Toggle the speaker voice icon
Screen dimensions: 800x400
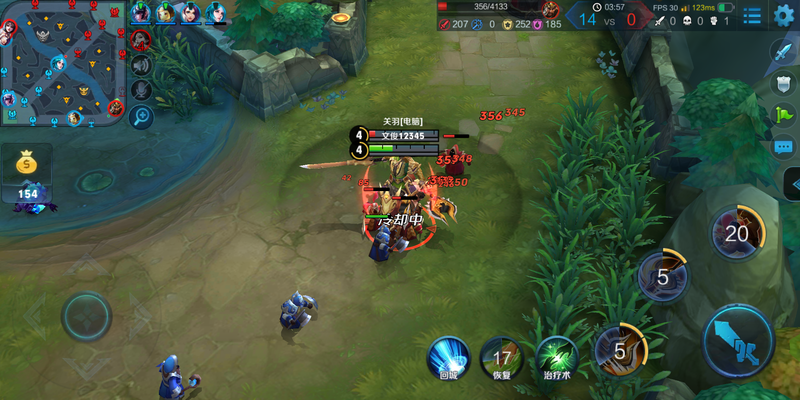141,65
